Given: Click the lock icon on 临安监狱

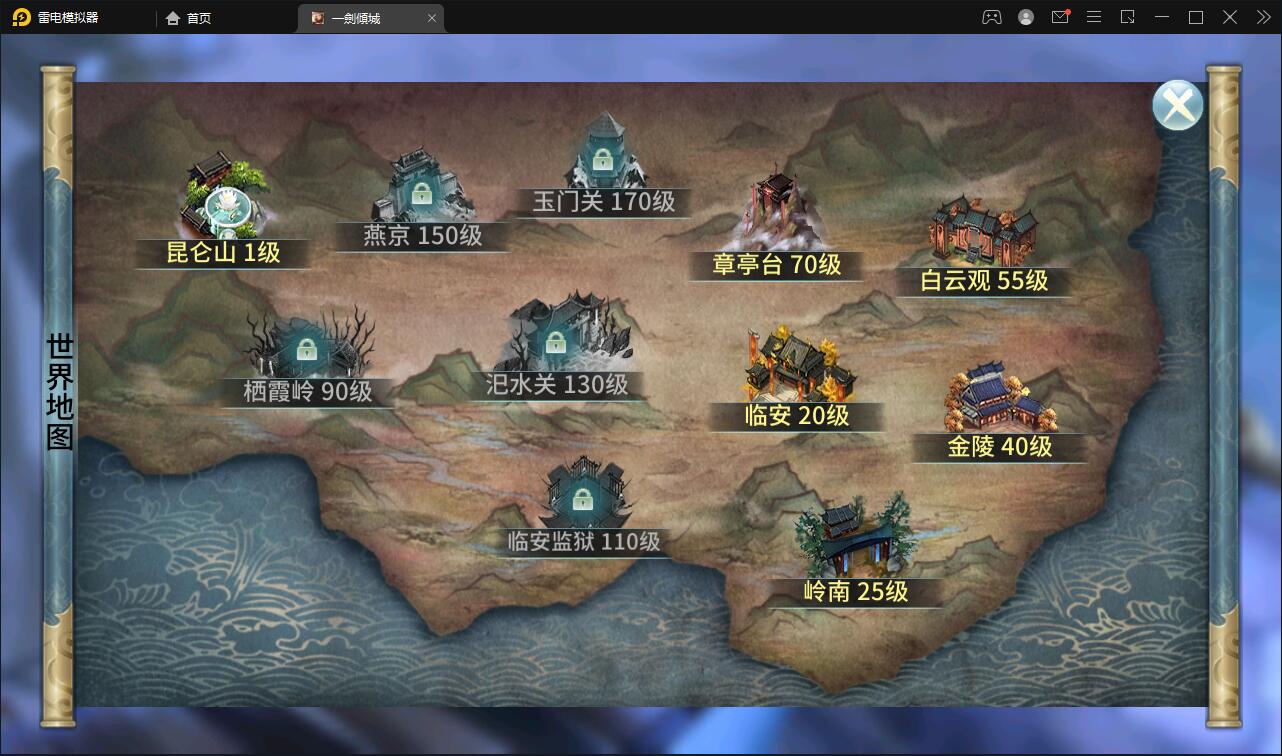Looking at the screenshot, I should click(583, 497).
